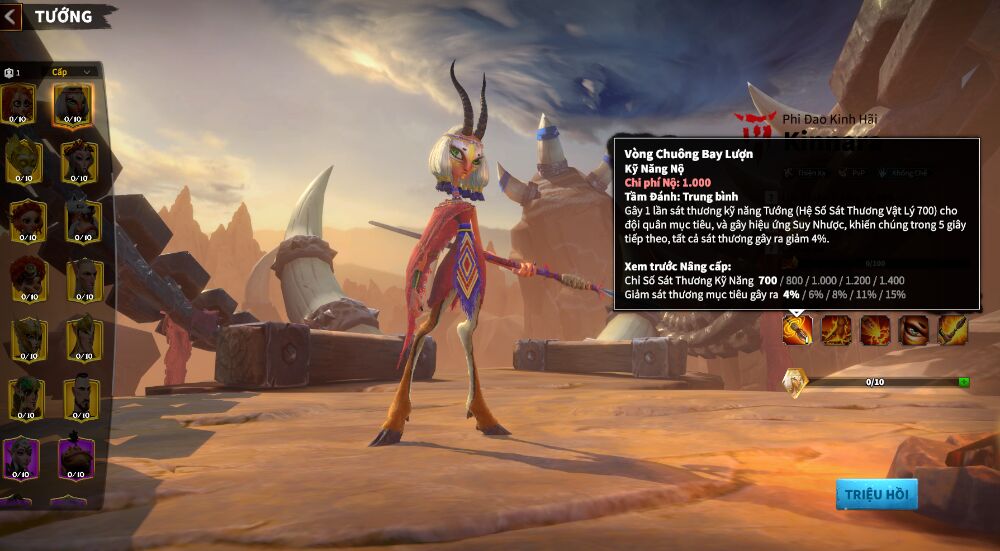Click the blue Triệu Hồi button

point(876,493)
